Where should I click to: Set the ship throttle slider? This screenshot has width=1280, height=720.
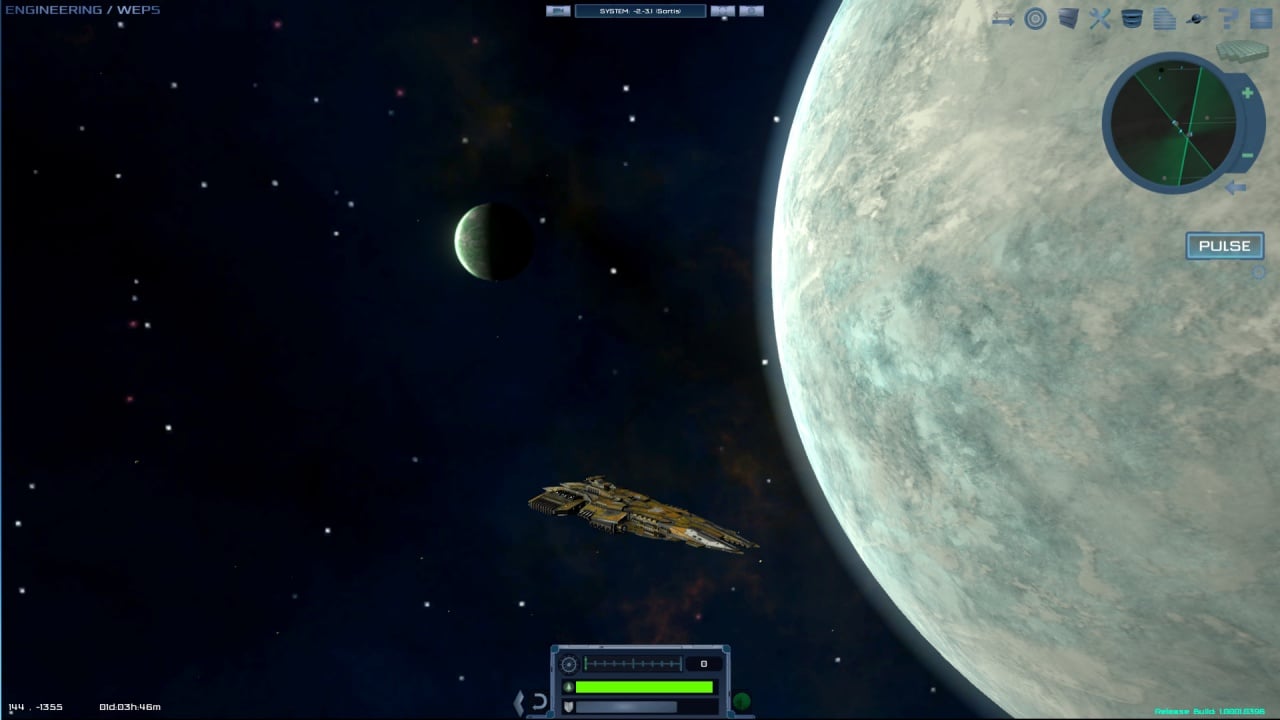(632, 664)
